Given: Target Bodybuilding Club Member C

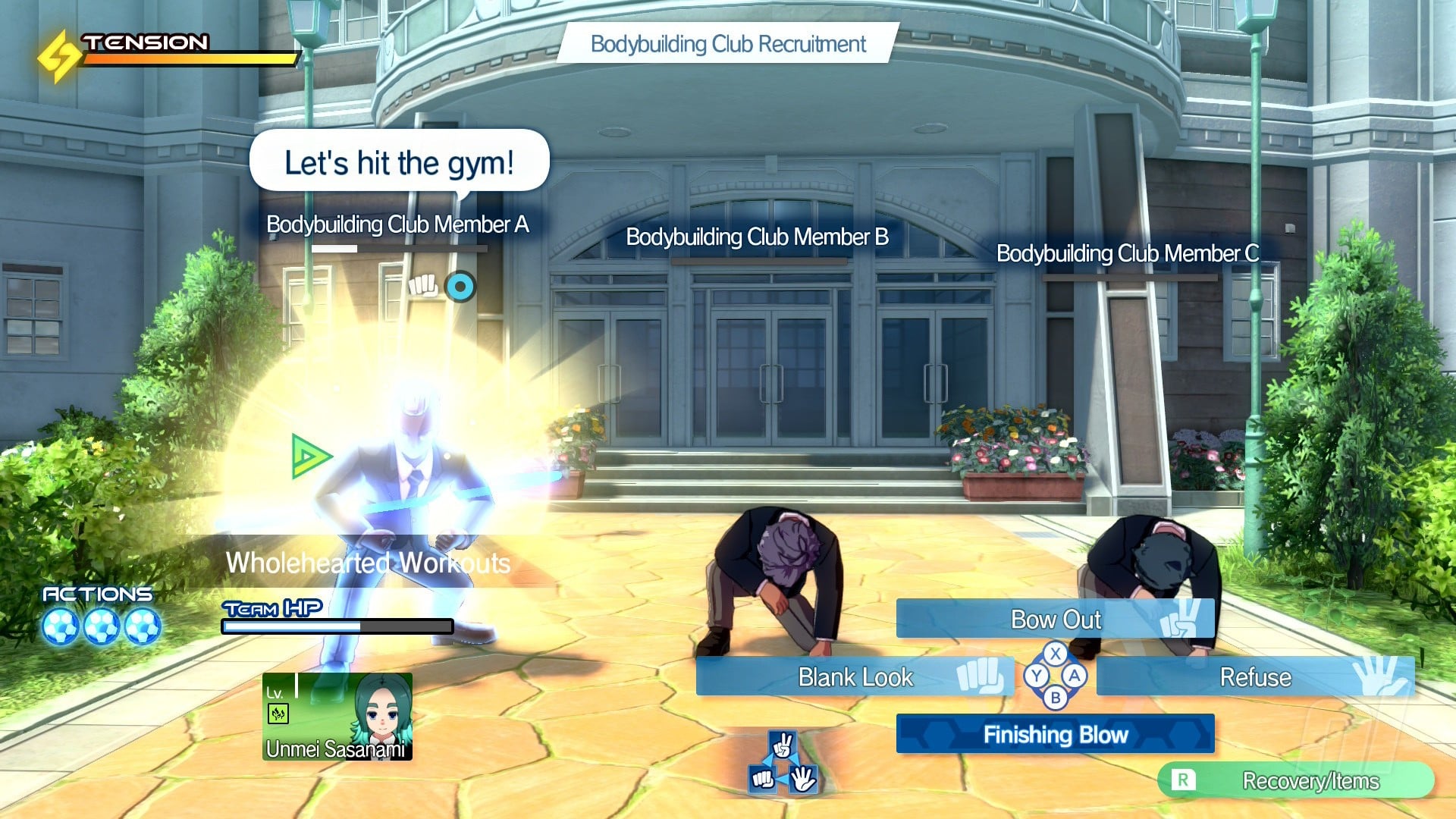Looking at the screenshot, I should [x=1127, y=253].
